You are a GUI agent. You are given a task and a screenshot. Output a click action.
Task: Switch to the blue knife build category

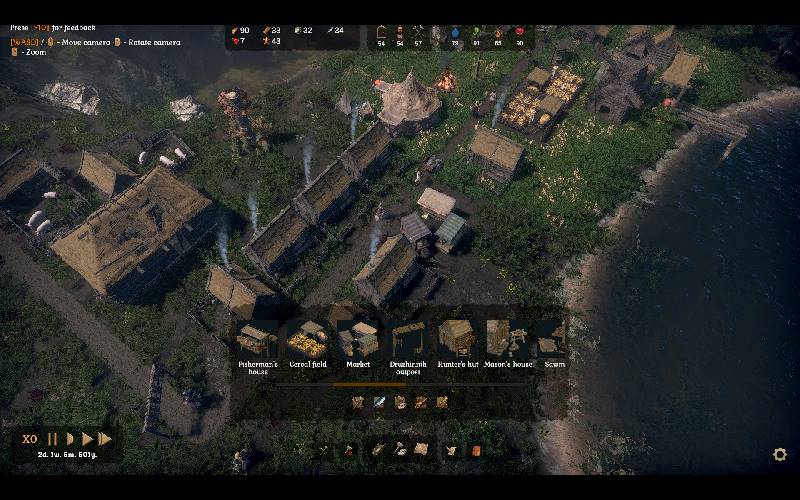tap(379, 402)
